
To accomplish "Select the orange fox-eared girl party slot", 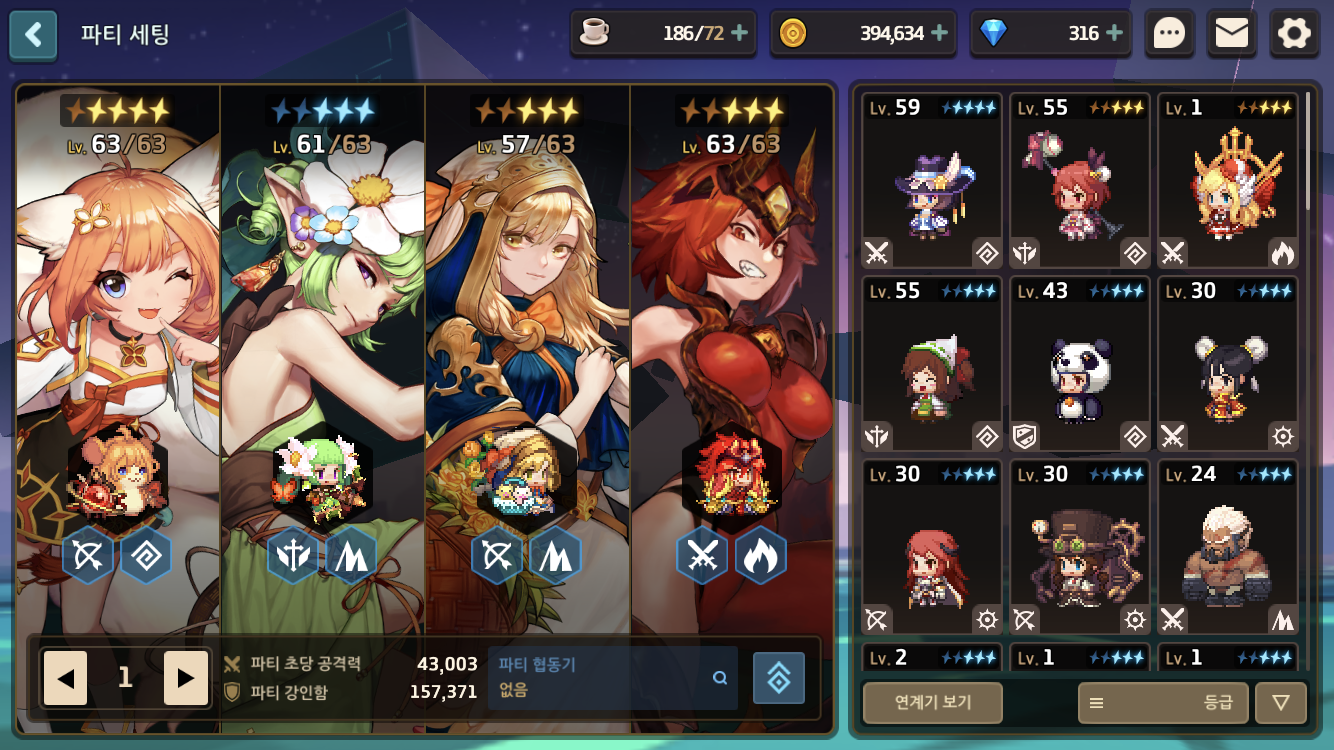I will tap(118, 350).
